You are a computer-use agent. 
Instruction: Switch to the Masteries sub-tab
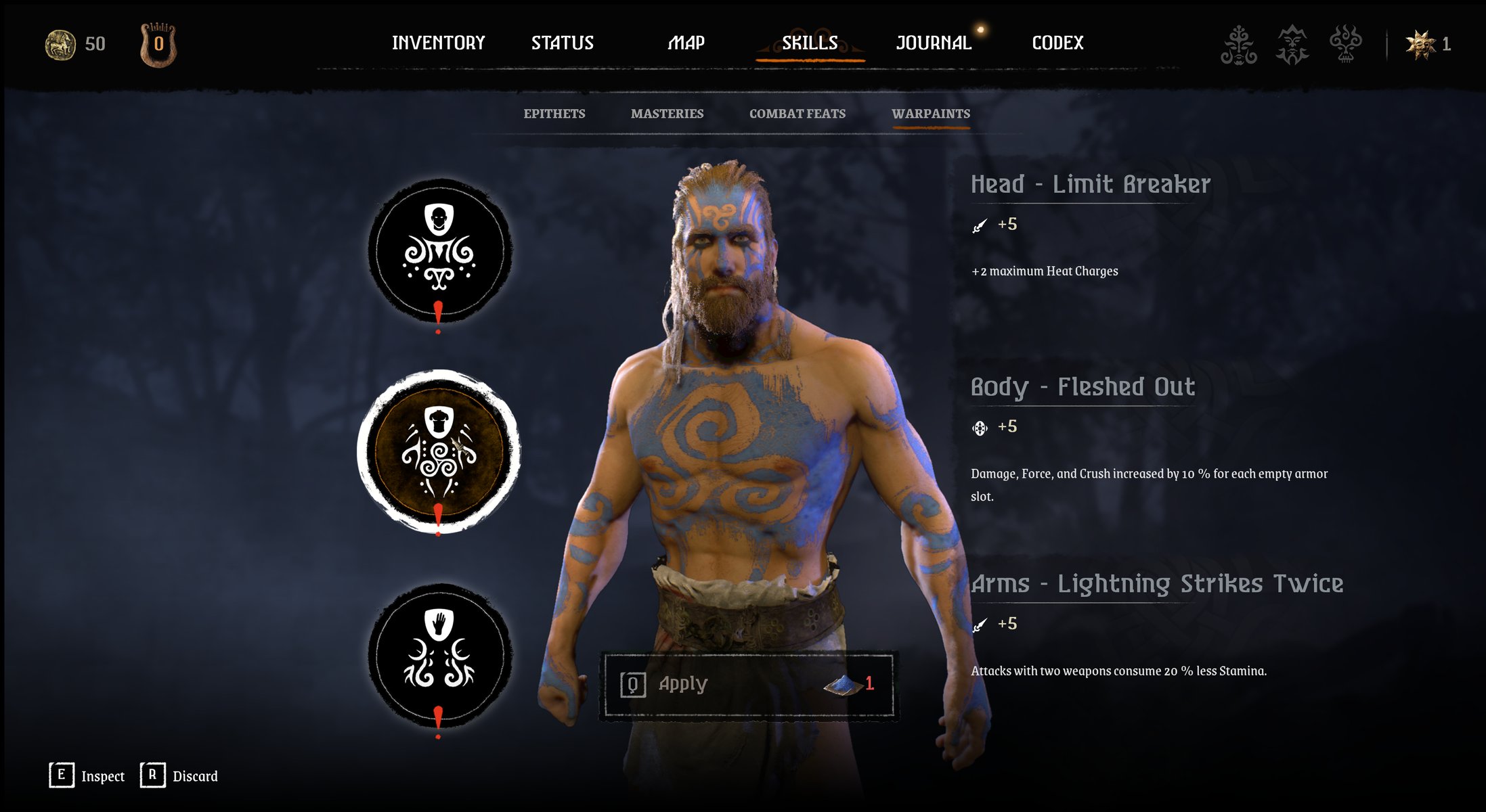[x=667, y=114]
